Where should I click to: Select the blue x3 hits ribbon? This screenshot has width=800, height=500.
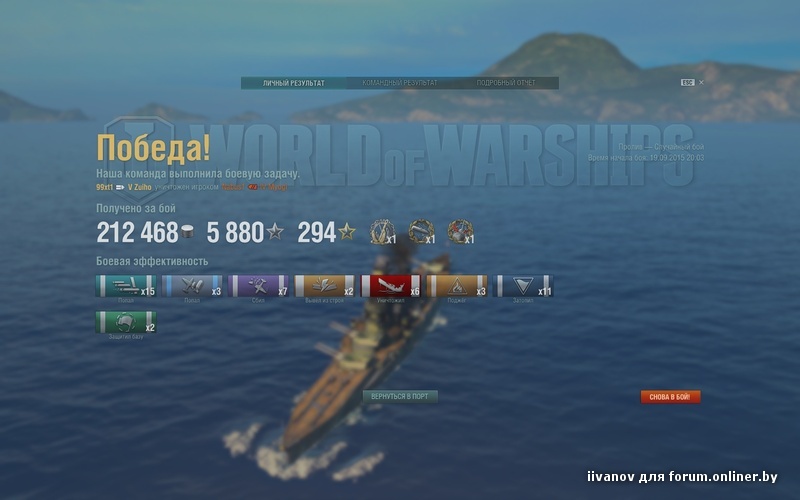pyautogui.click(x=193, y=287)
